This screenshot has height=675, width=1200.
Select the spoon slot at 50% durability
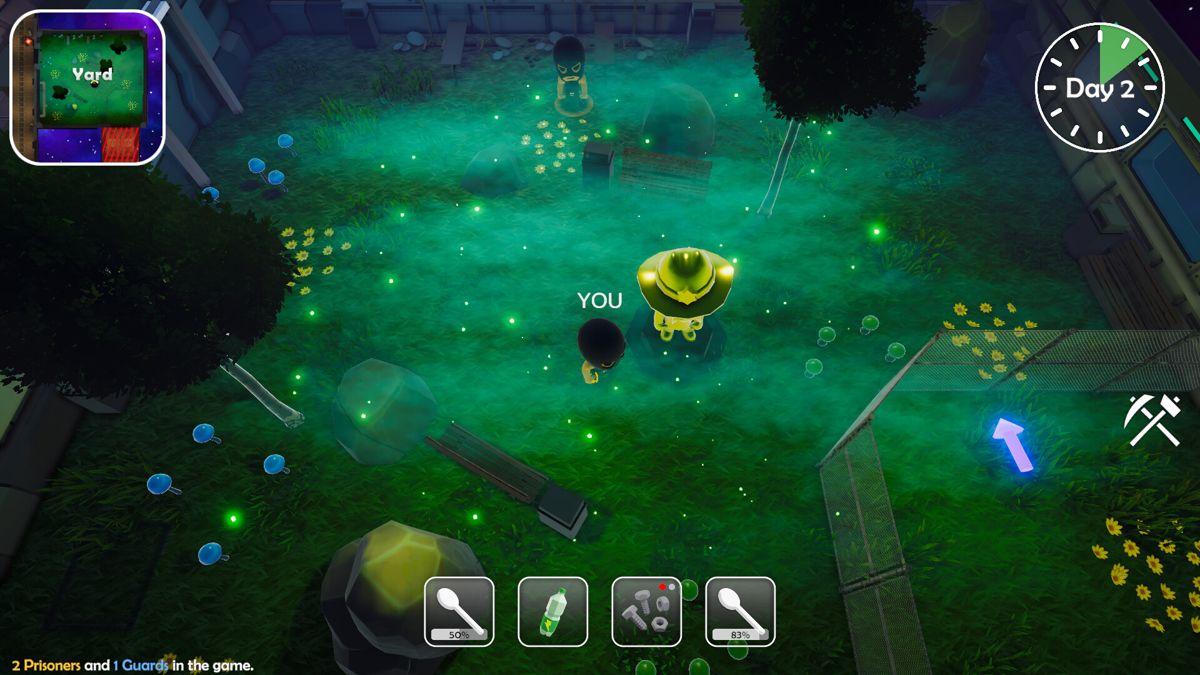[459, 611]
